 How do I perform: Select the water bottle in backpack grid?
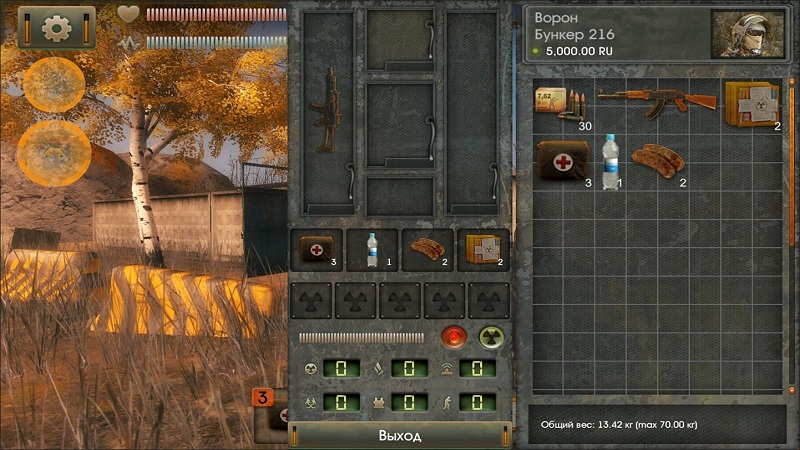point(609,161)
